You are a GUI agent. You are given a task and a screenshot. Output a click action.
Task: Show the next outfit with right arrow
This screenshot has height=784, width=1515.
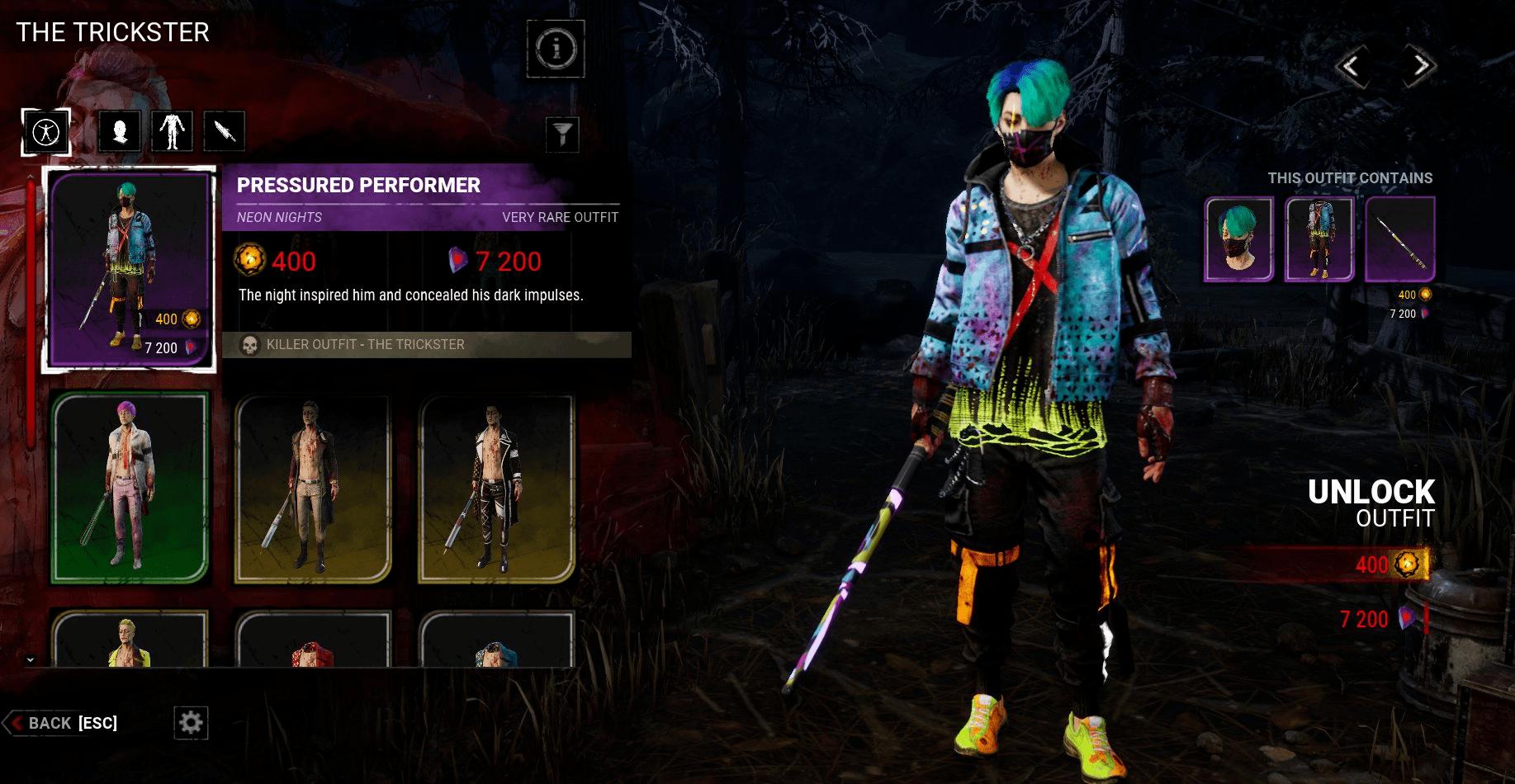(x=1420, y=66)
